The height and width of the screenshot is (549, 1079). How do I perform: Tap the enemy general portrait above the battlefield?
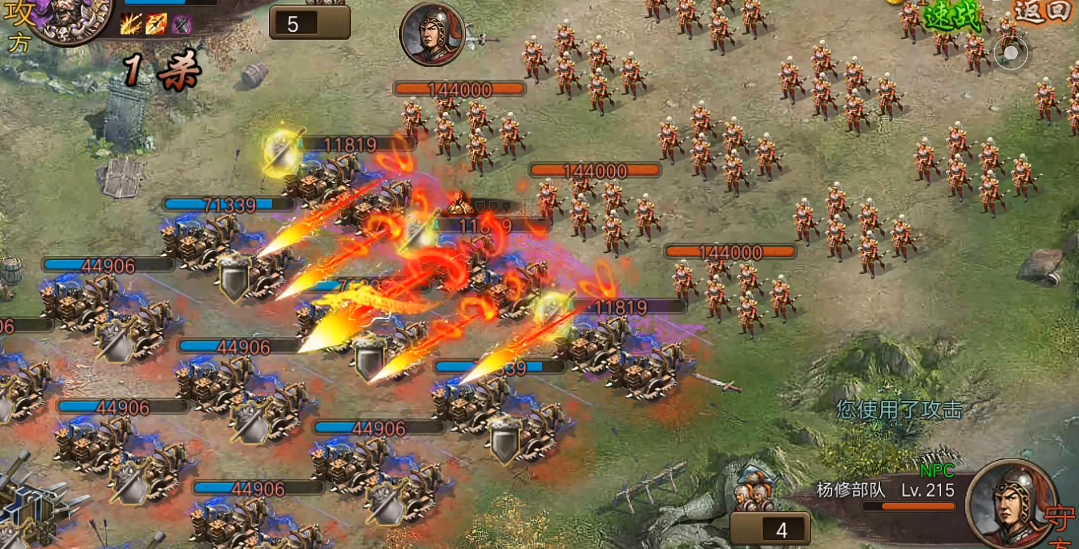point(432,34)
